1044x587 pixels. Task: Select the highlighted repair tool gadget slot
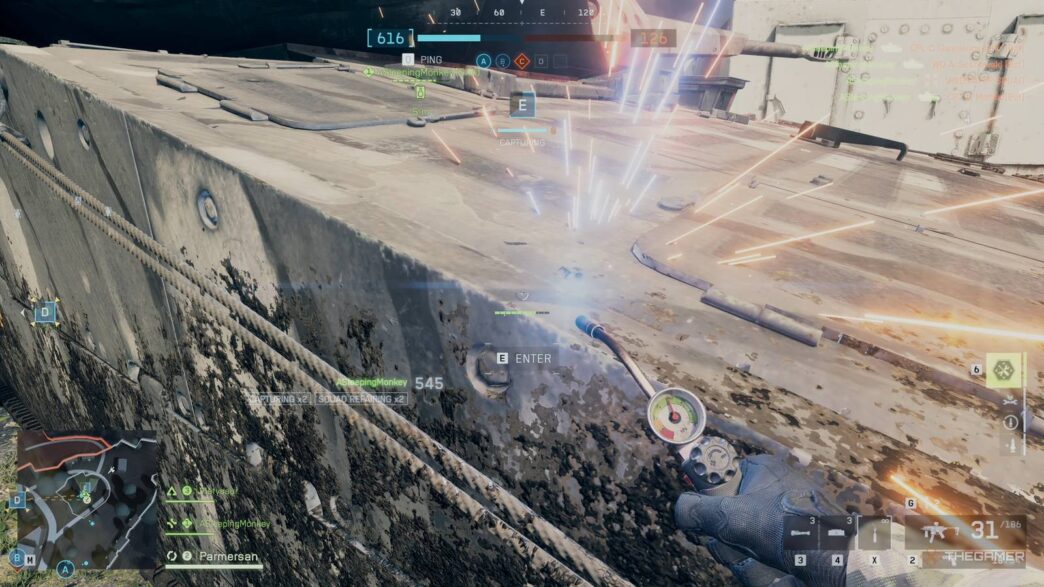pyautogui.click(x=1003, y=370)
